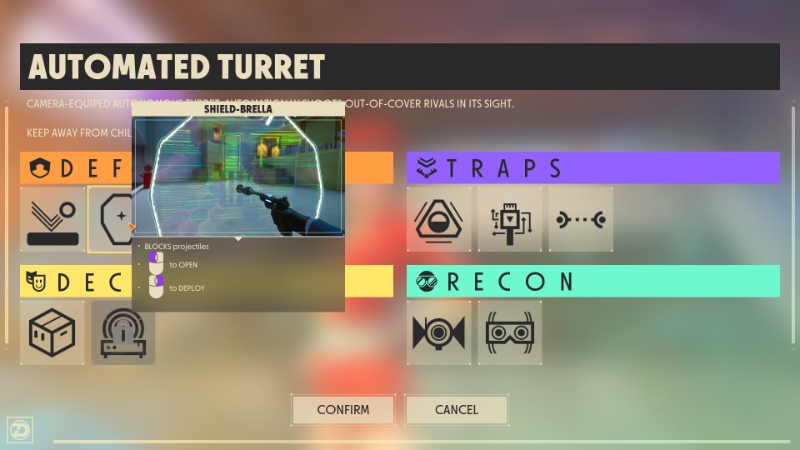Image resolution: width=800 pixels, height=450 pixels.
Task: Select the bounce mat gadget in Defense
Action: [x=52, y=219]
